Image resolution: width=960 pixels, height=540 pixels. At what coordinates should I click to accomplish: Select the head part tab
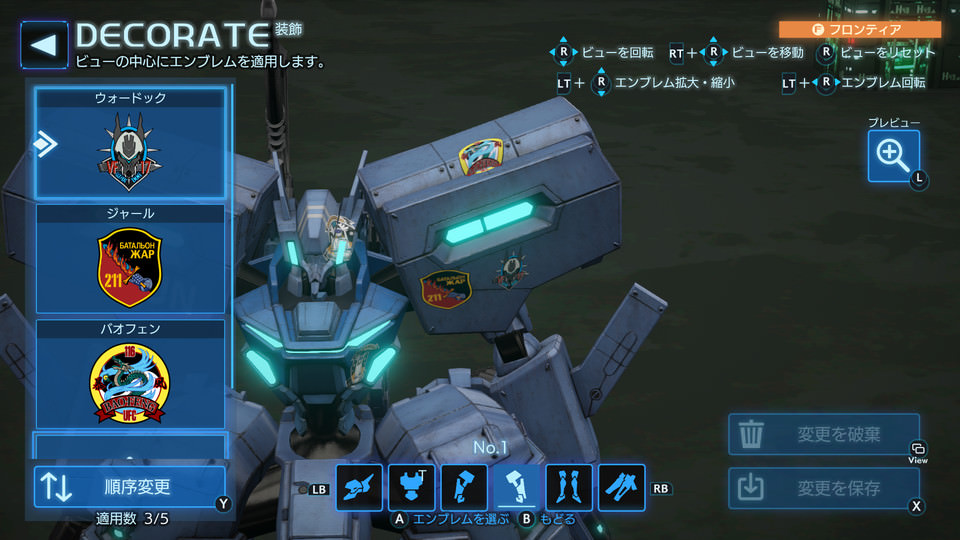point(360,488)
